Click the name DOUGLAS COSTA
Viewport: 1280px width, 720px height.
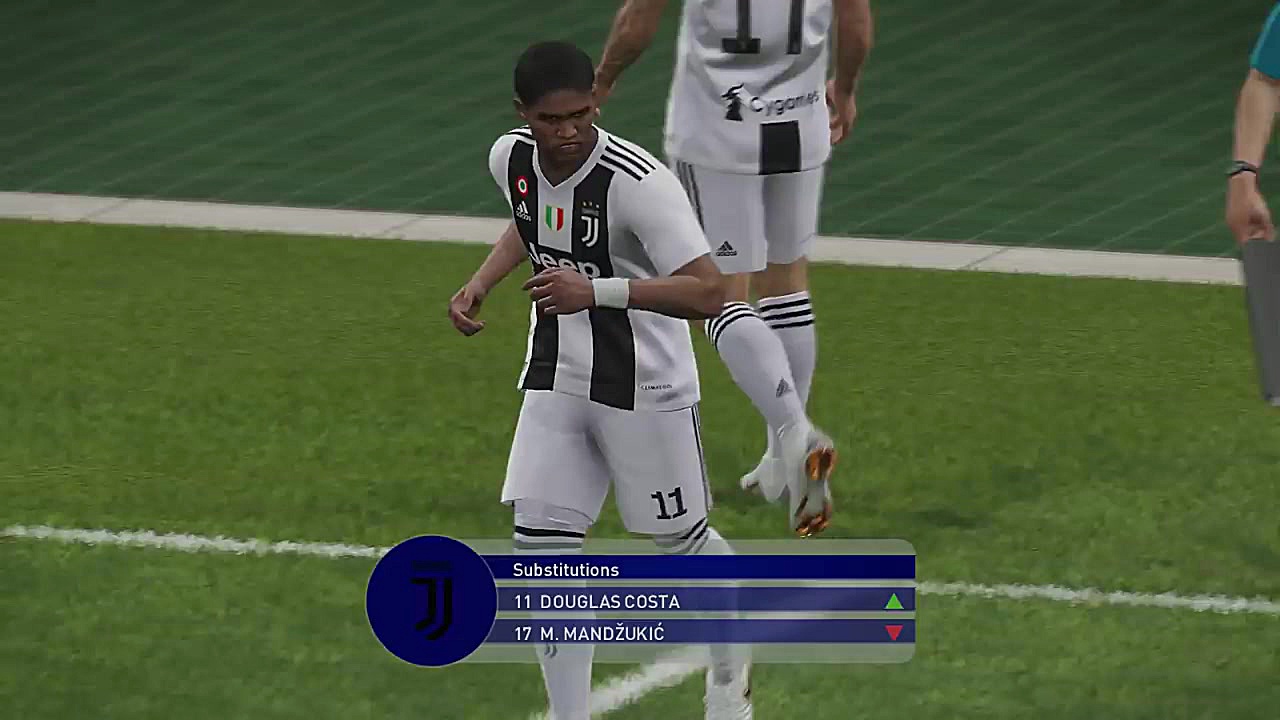609,602
